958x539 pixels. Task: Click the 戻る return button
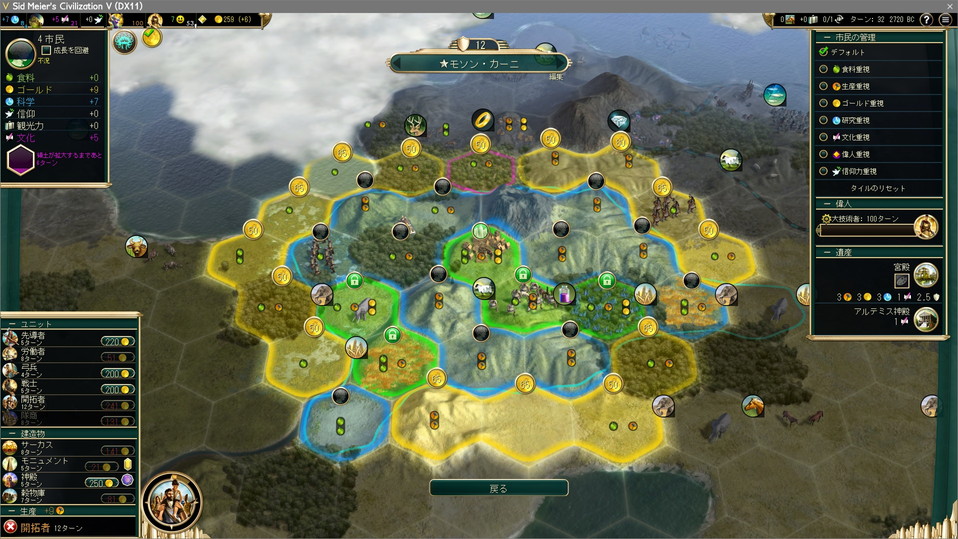499,488
